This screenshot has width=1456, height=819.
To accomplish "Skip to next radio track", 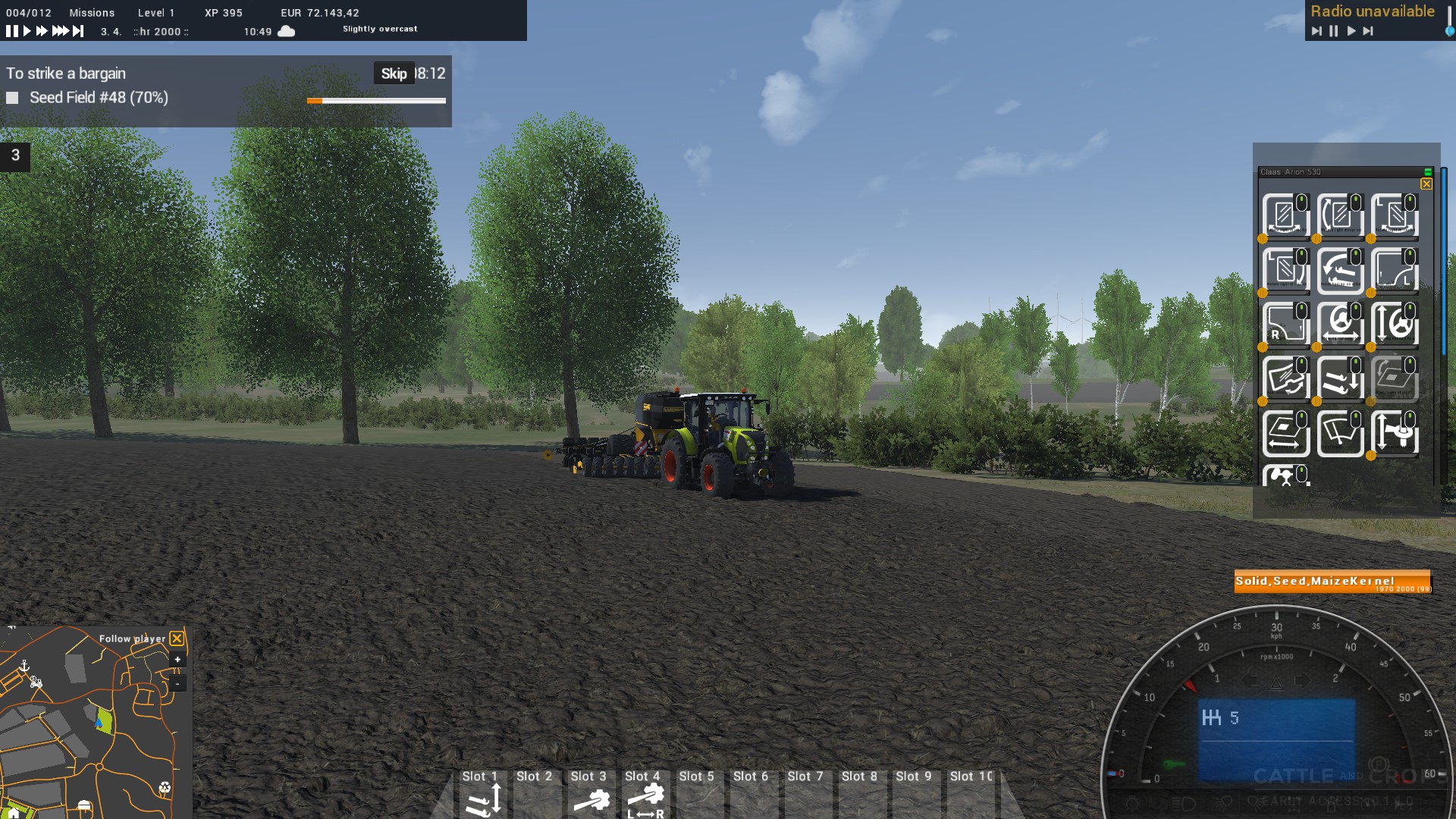I will coord(1368,31).
